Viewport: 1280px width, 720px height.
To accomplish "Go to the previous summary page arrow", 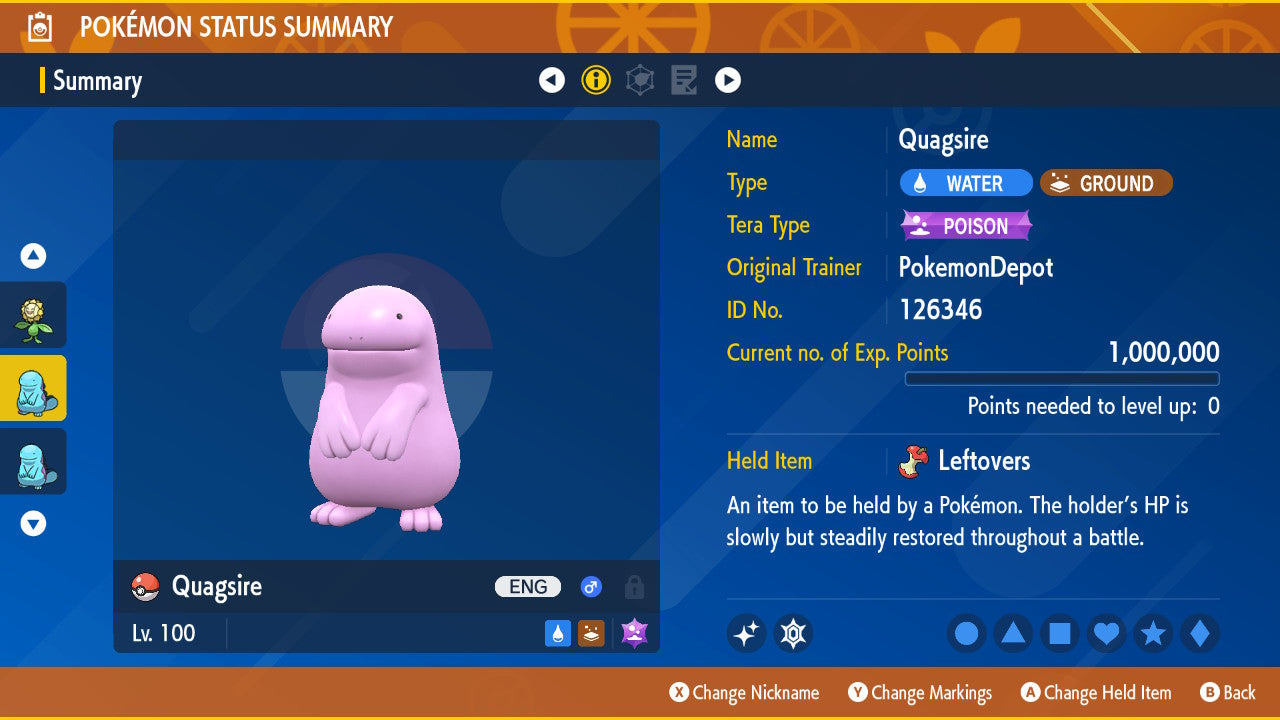I will click(552, 80).
